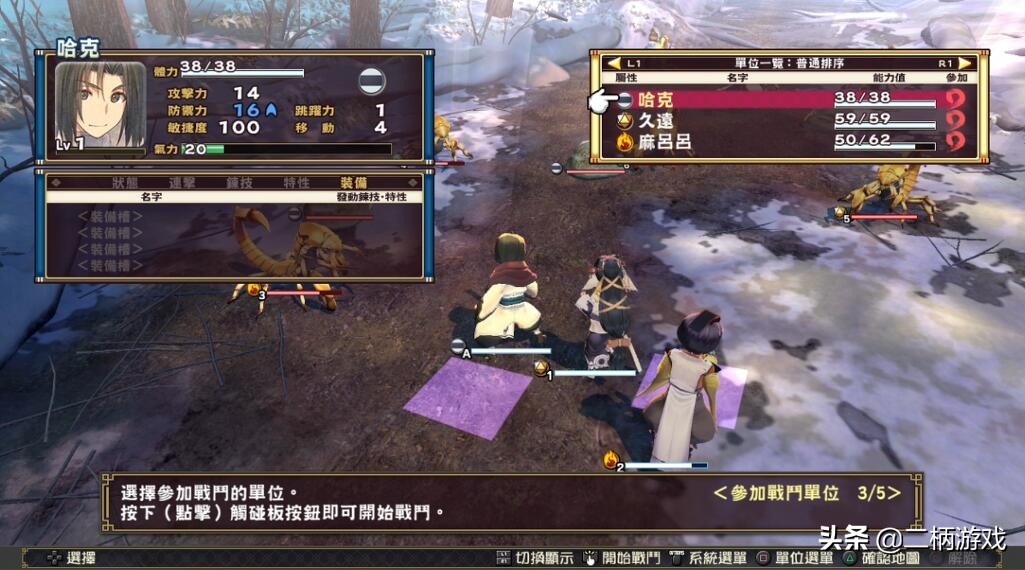Toggle 哈克's red participation mark
1025x570 pixels.
956,99
